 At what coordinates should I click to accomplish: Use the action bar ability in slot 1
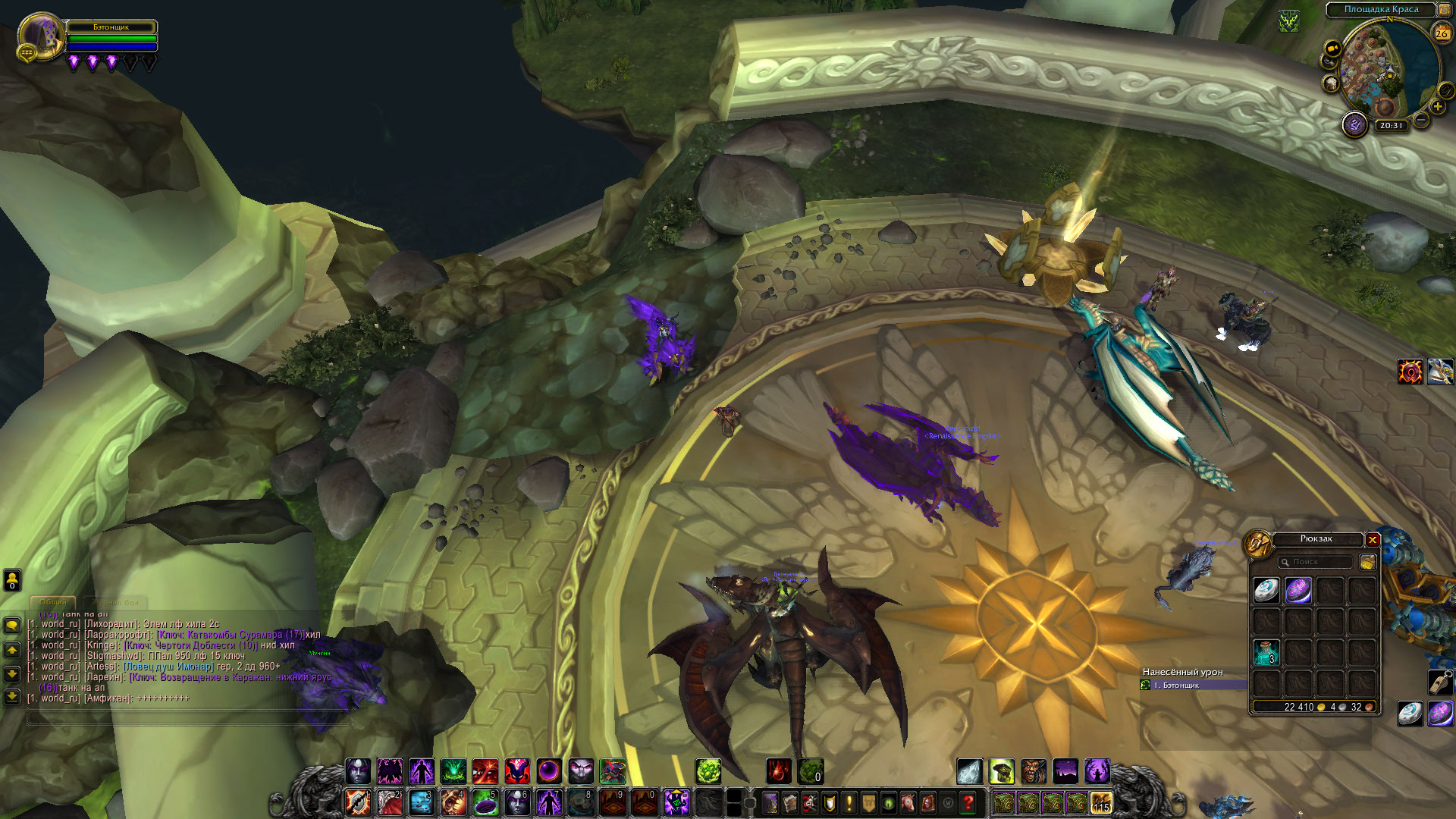coord(358,802)
